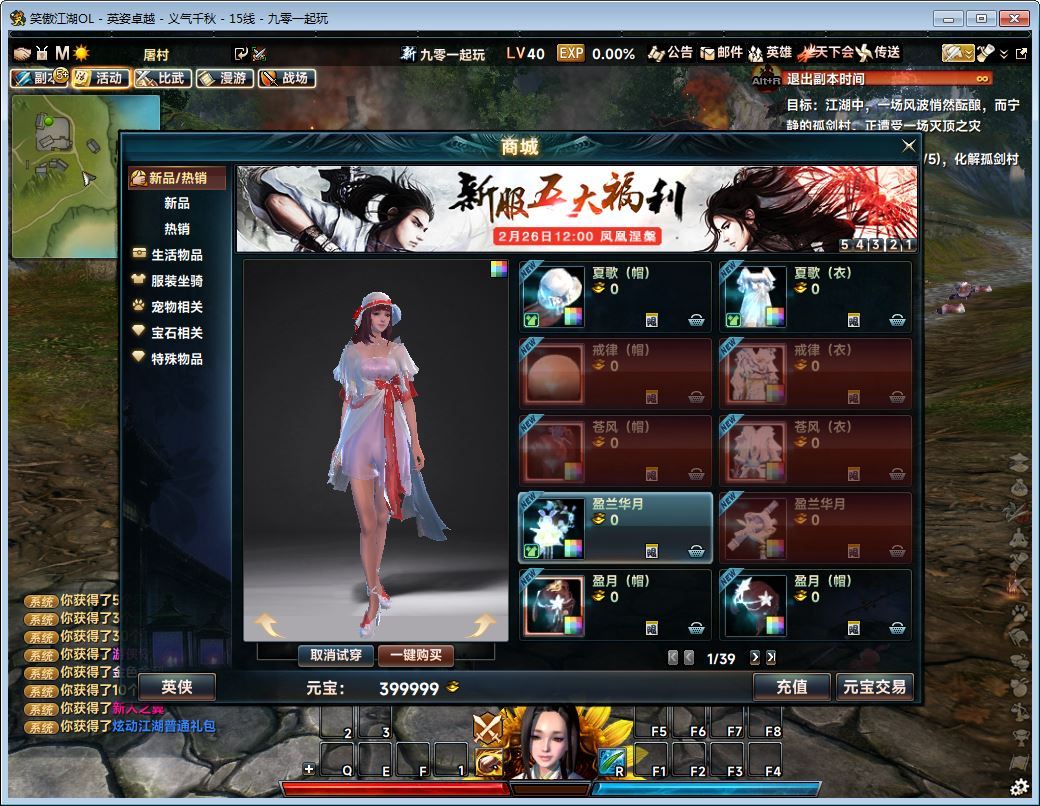Image resolution: width=1040 pixels, height=806 pixels.
Task: Open the 邮件 mail
Action: pyautogui.click(x=722, y=53)
